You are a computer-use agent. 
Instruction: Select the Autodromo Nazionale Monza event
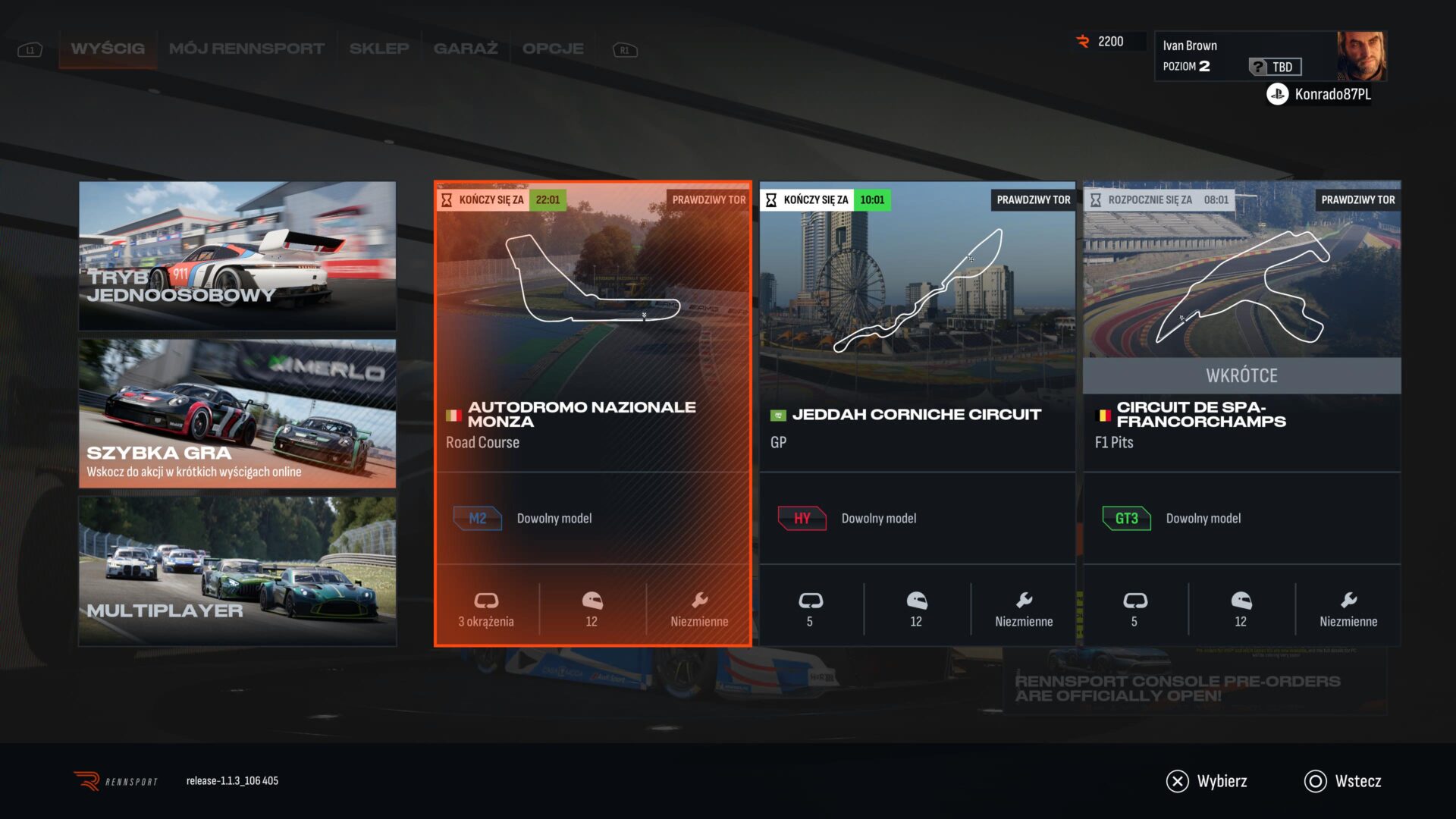click(x=592, y=413)
